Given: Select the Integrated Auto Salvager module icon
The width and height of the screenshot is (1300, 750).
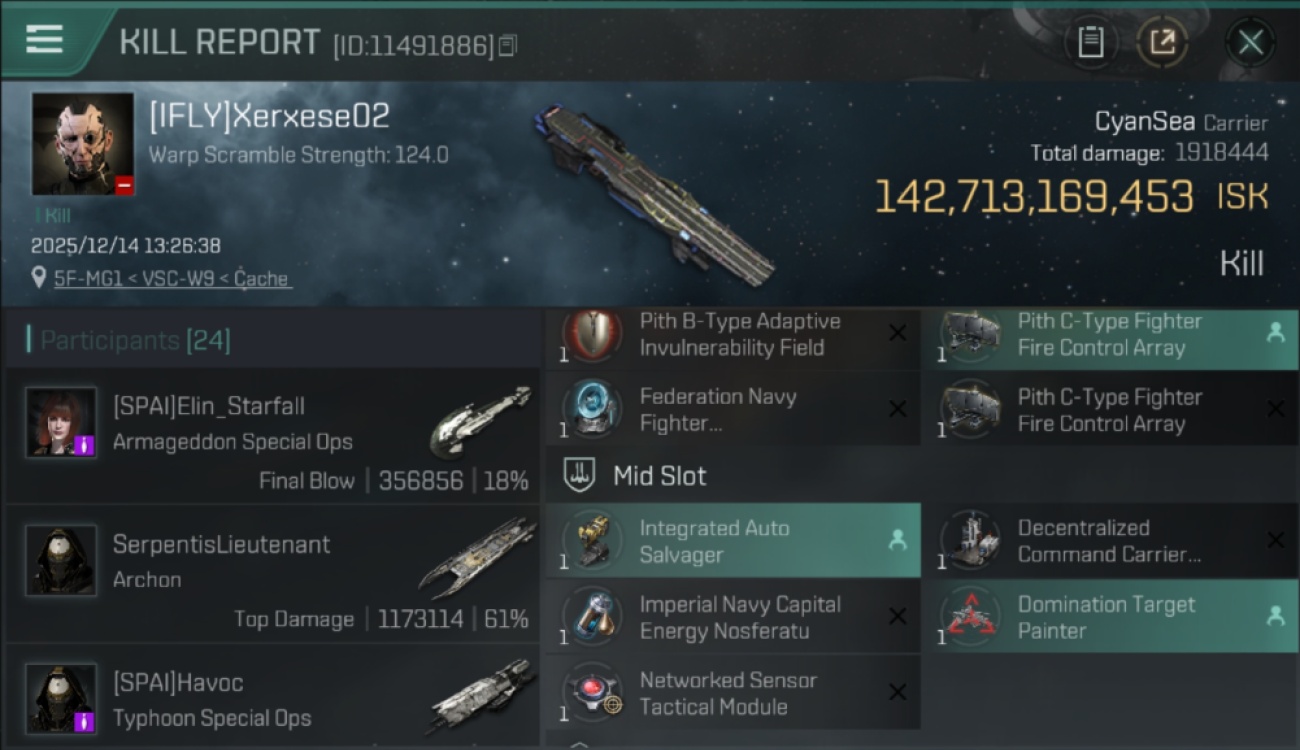Looking at the screenshot, I should coord(591,540).
